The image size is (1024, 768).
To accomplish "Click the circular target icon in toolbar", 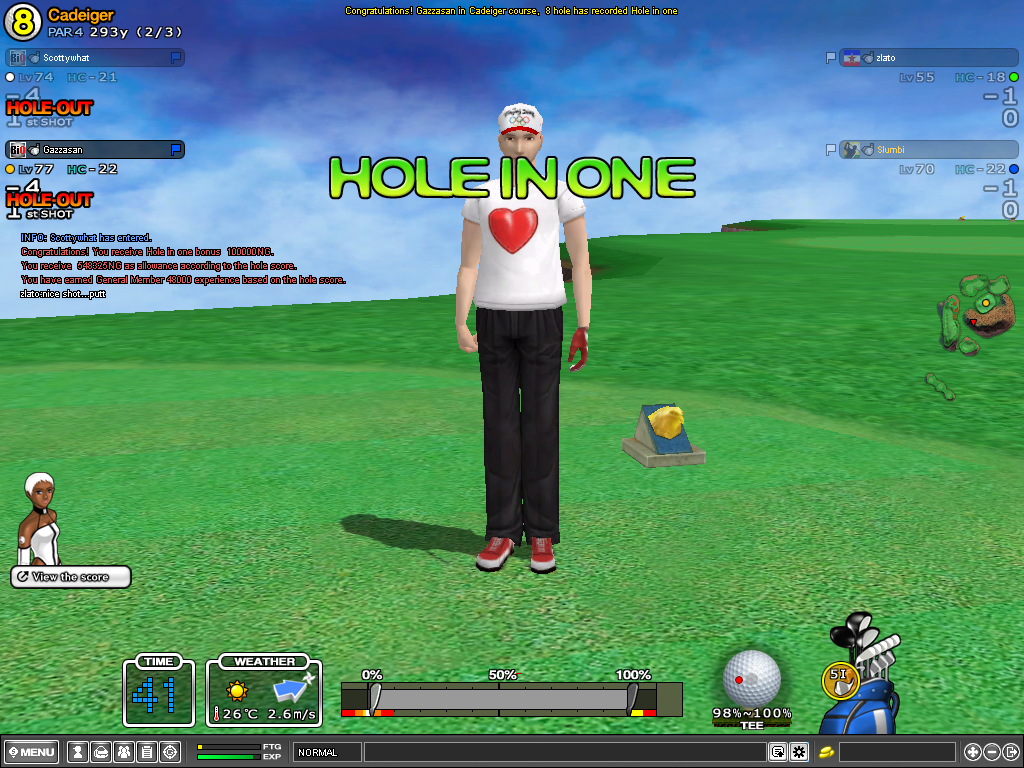I will 170,752.
